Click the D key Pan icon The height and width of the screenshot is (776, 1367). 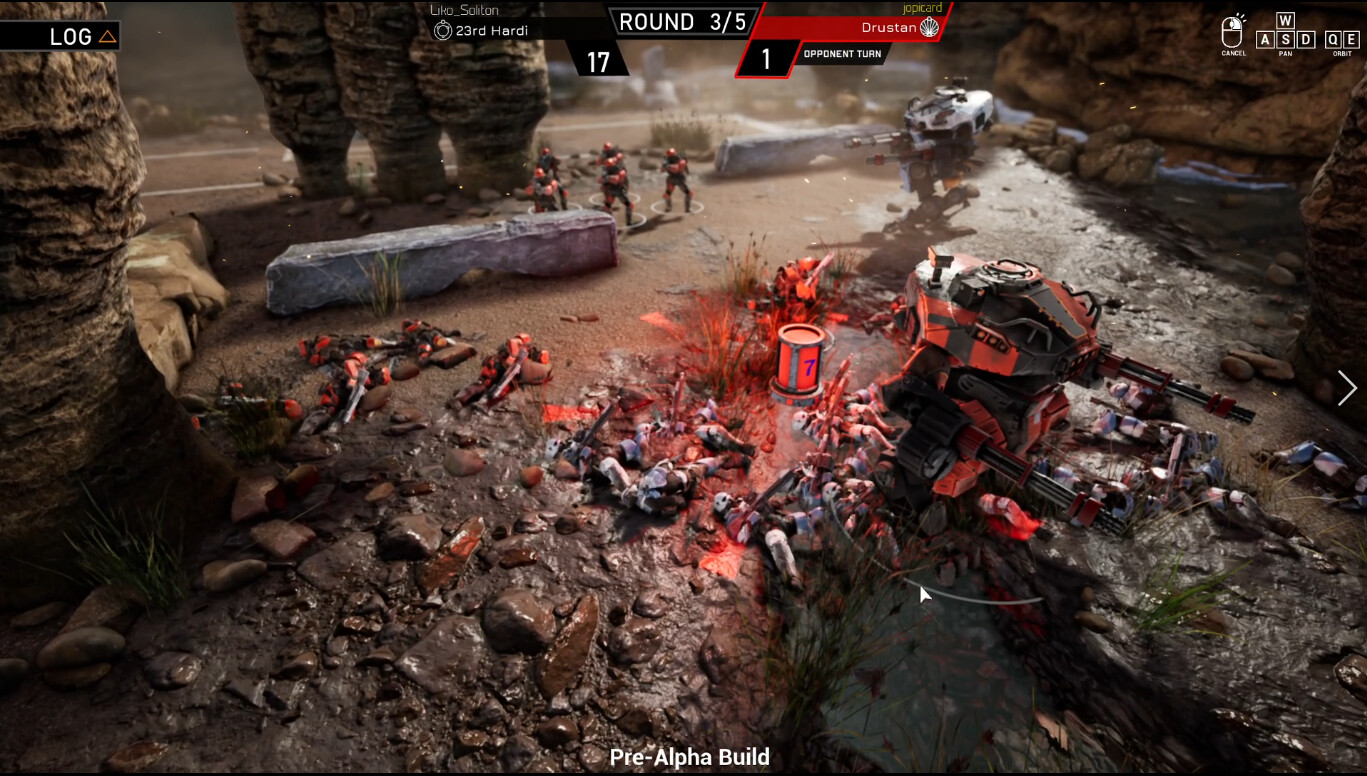pyautogui.click(x=1305, y=41)
